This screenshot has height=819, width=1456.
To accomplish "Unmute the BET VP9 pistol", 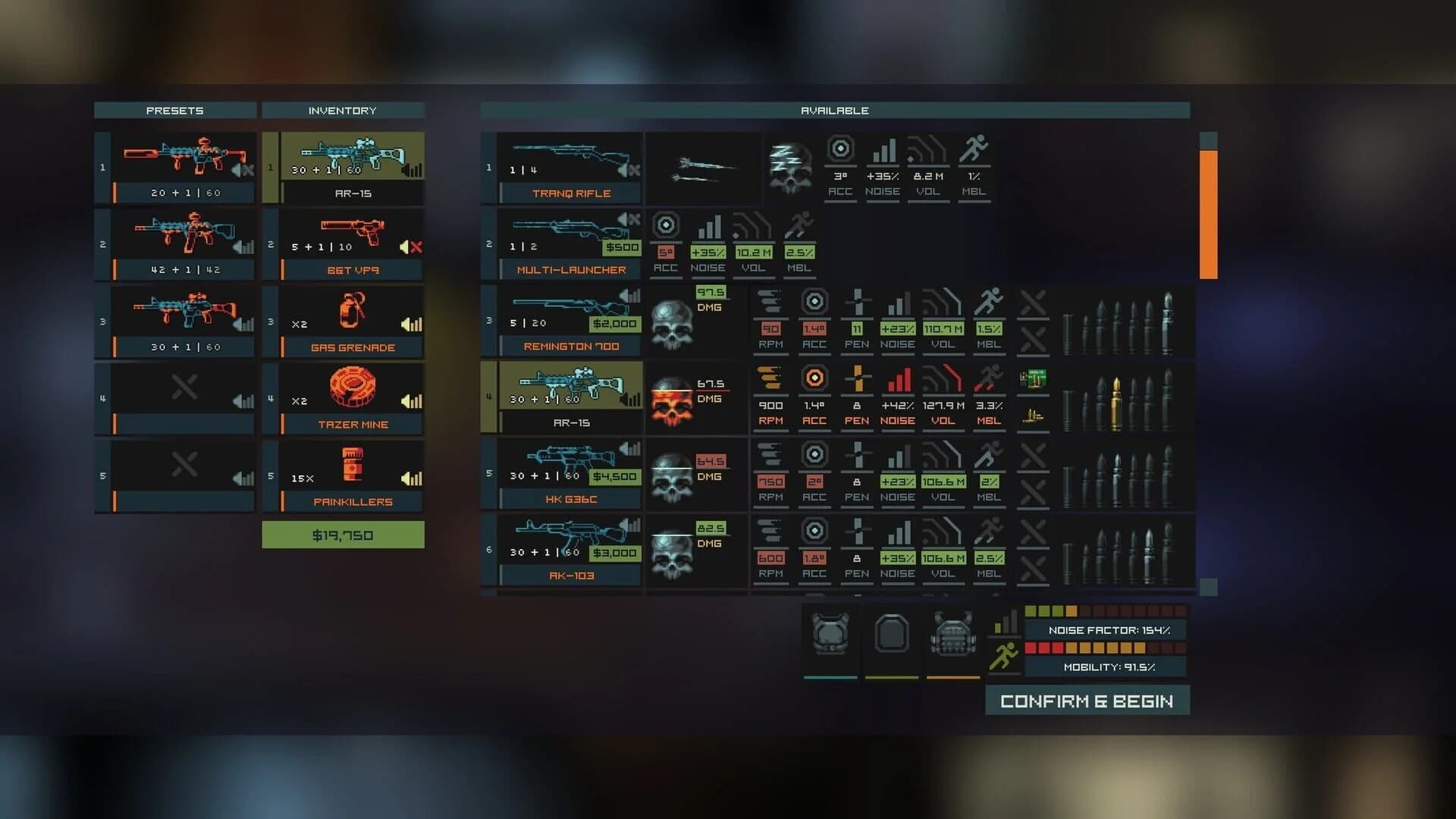I will (410, 246).
